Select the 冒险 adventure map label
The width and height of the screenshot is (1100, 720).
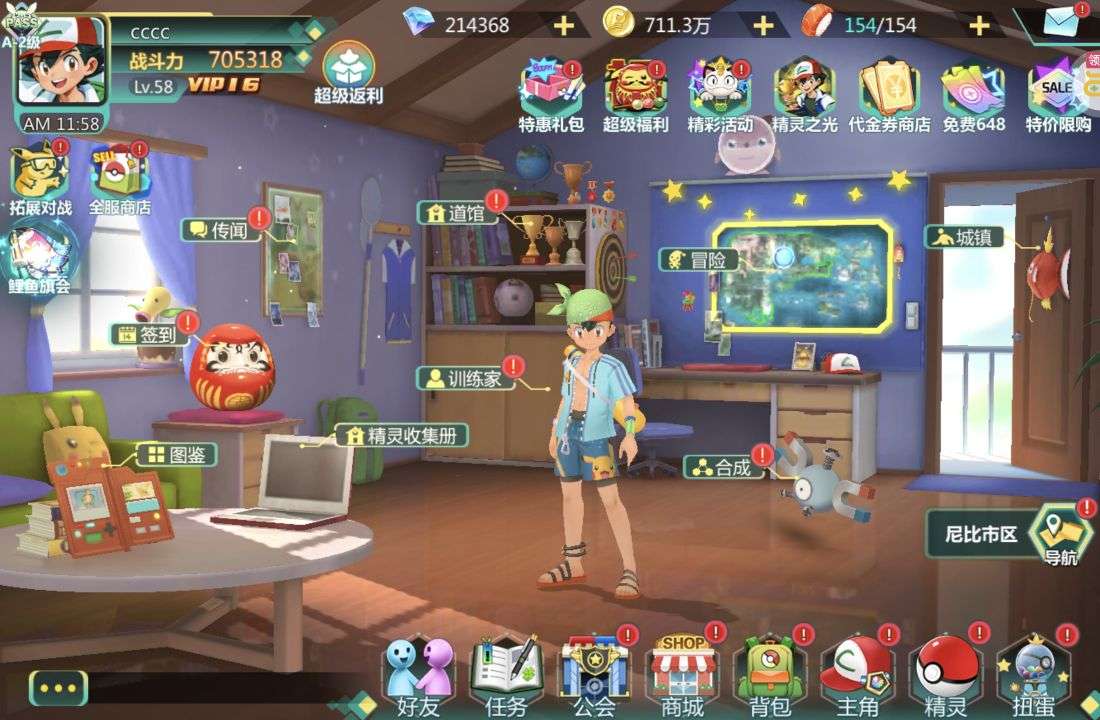[700, 260]
